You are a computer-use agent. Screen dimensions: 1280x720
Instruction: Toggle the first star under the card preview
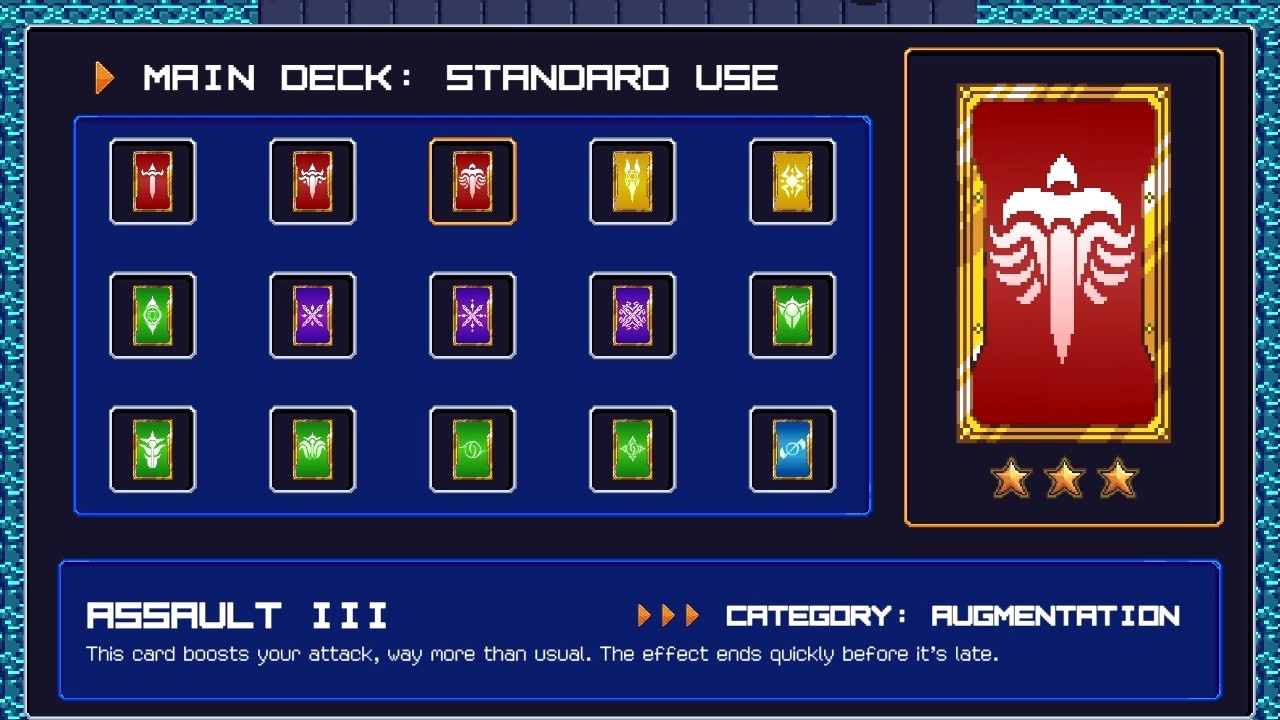[1012, 478]
